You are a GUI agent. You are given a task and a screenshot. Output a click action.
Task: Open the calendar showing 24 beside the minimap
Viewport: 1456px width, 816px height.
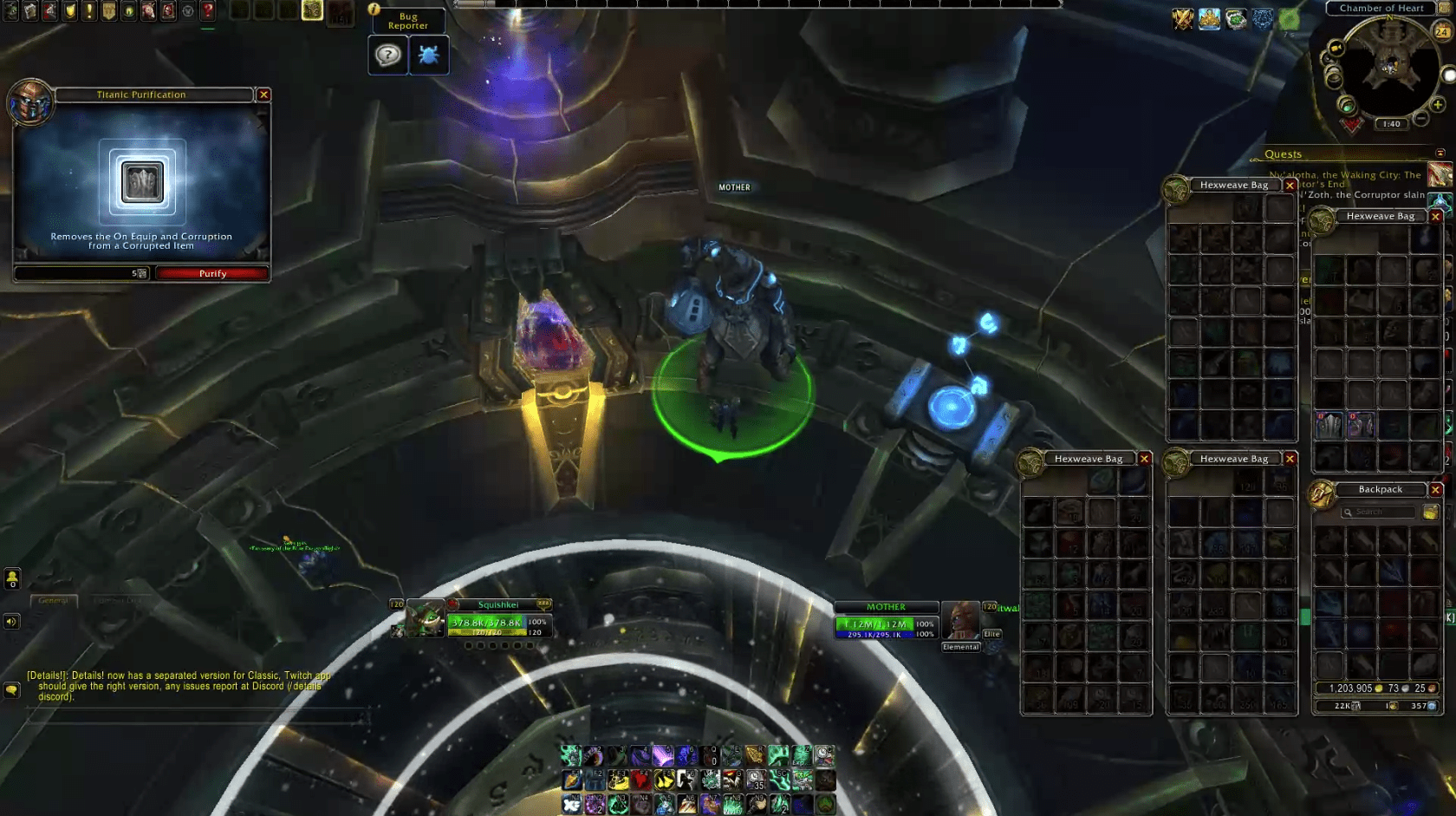1442,31
